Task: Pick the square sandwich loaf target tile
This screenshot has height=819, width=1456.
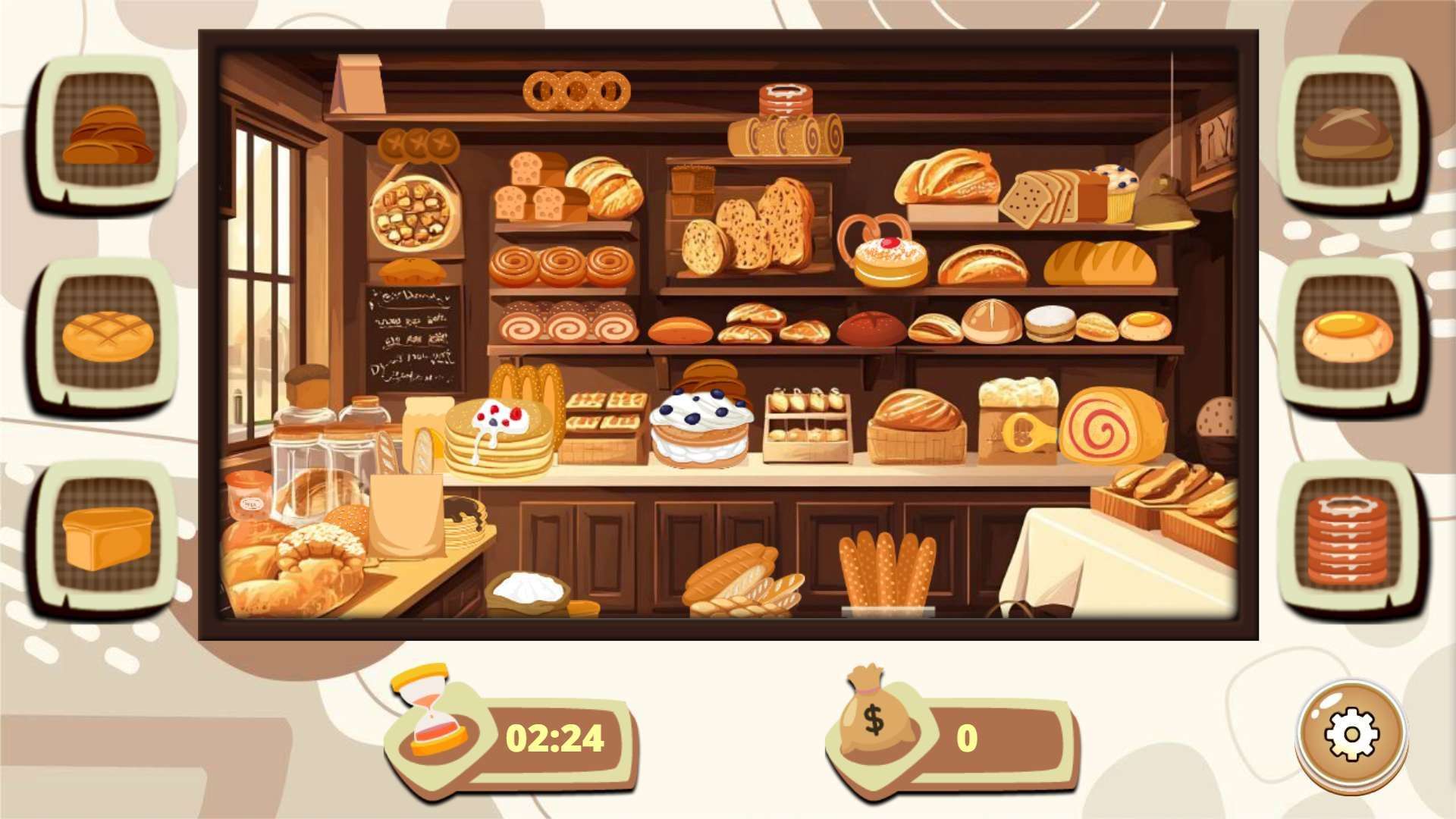Action: 107,538
